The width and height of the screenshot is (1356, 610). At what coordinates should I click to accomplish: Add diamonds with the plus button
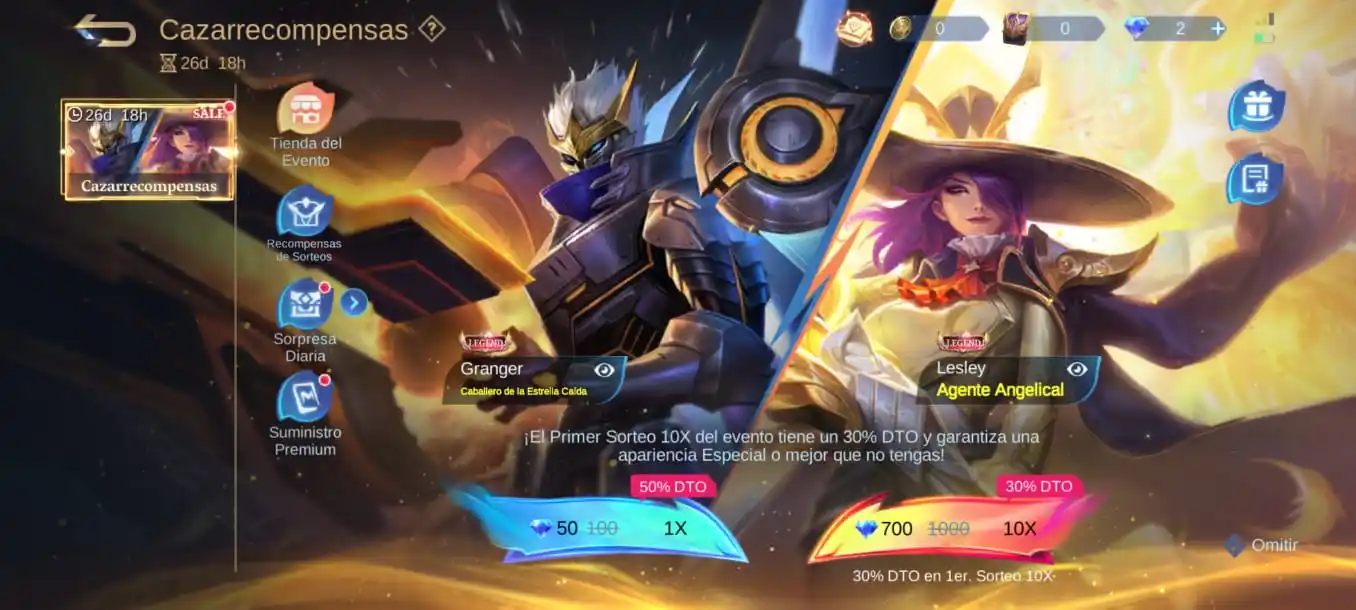tap(1217, 29)
